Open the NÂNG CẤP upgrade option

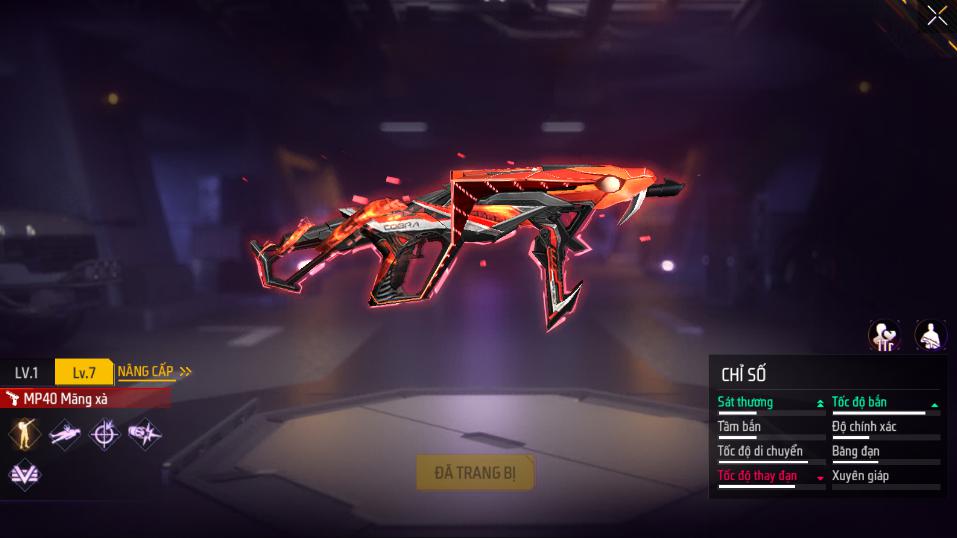(x=154, y=372)
